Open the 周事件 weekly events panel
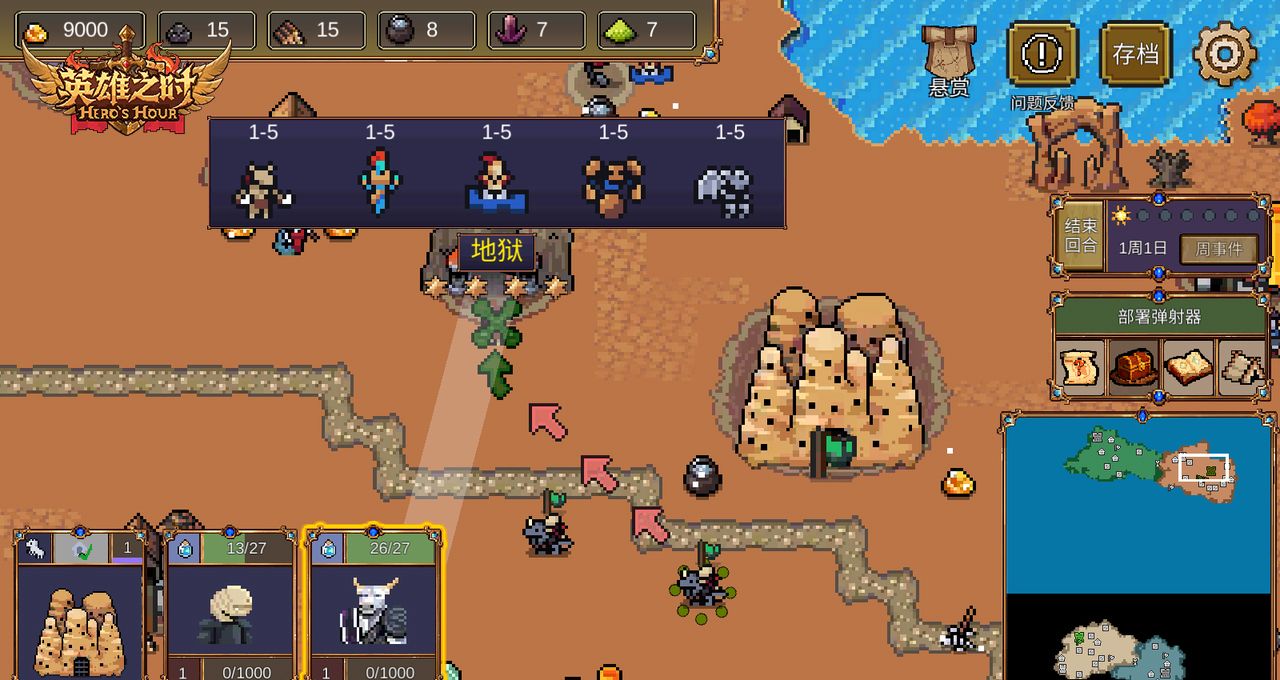 1218,249
